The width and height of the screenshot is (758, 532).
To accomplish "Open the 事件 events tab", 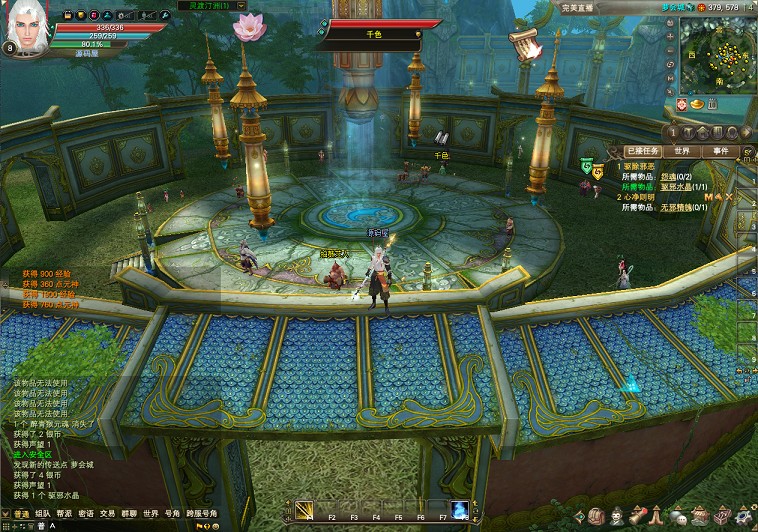I will (x=720, y=151).
